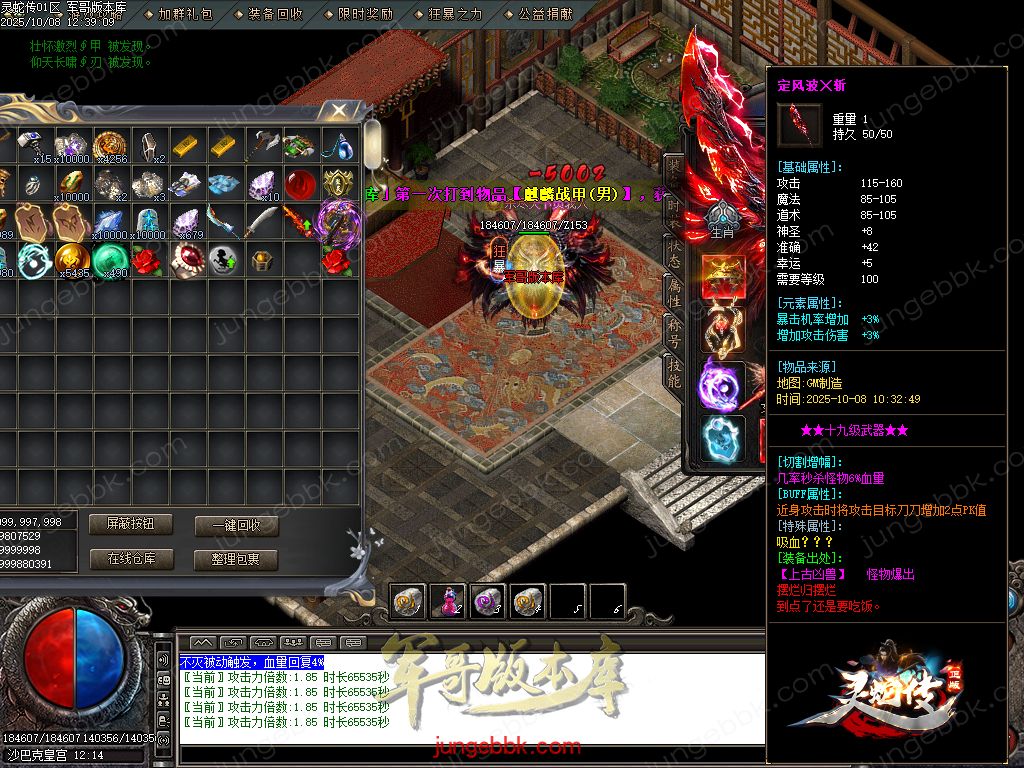Screen dimensions: 1024x768
Task: Select the green orb stack of 490
Action: point(110,259)
